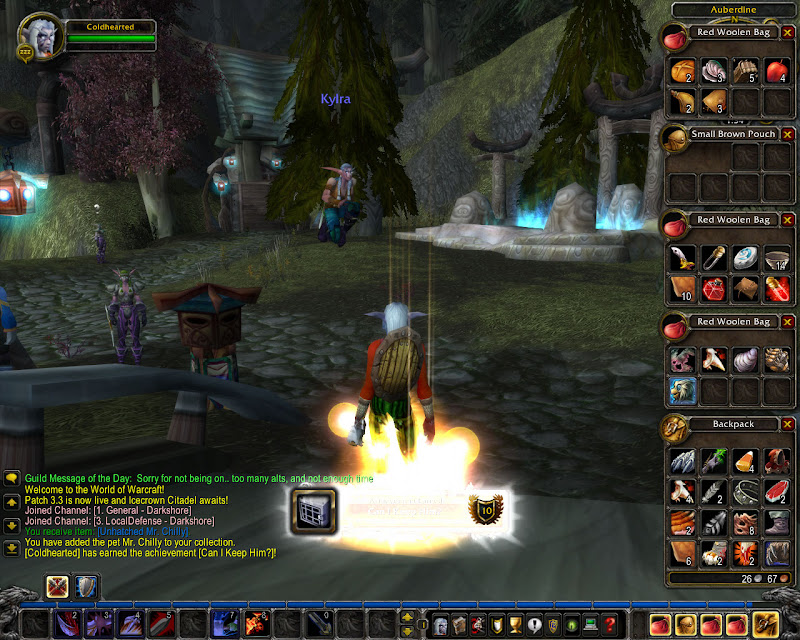Viewport: 800px width, 640px height.
Task: Open the achievements trophy micro button
Action: click(x=515, y=624)
